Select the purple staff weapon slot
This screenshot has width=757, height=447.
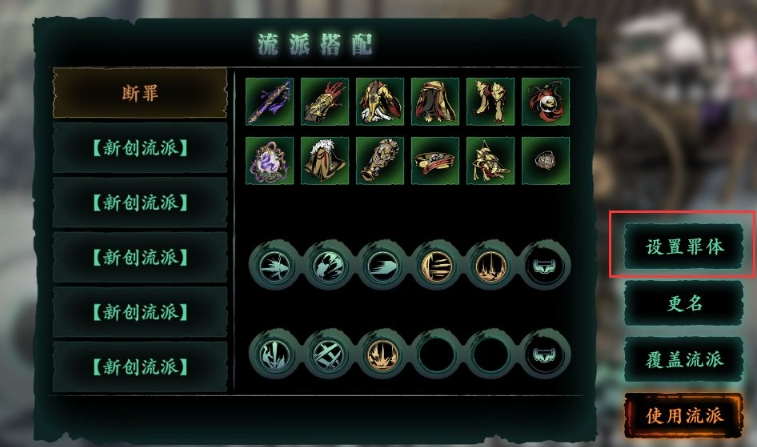[270, 102]
